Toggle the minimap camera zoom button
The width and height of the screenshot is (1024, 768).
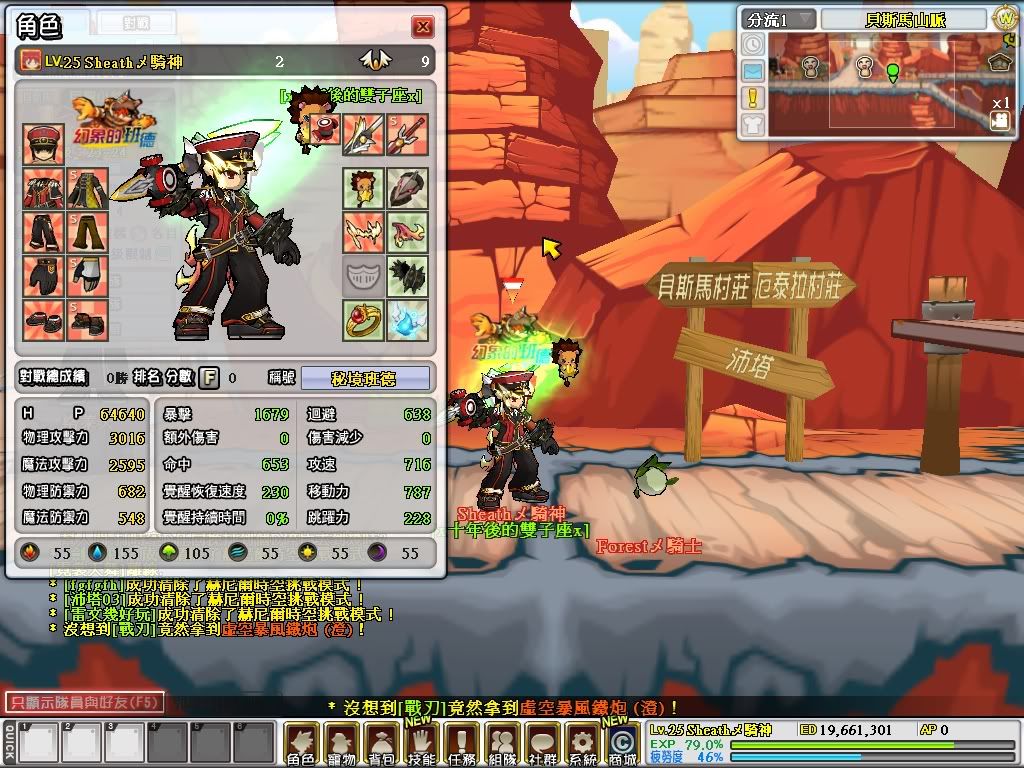pyautogui.click(x=999, y=120)
